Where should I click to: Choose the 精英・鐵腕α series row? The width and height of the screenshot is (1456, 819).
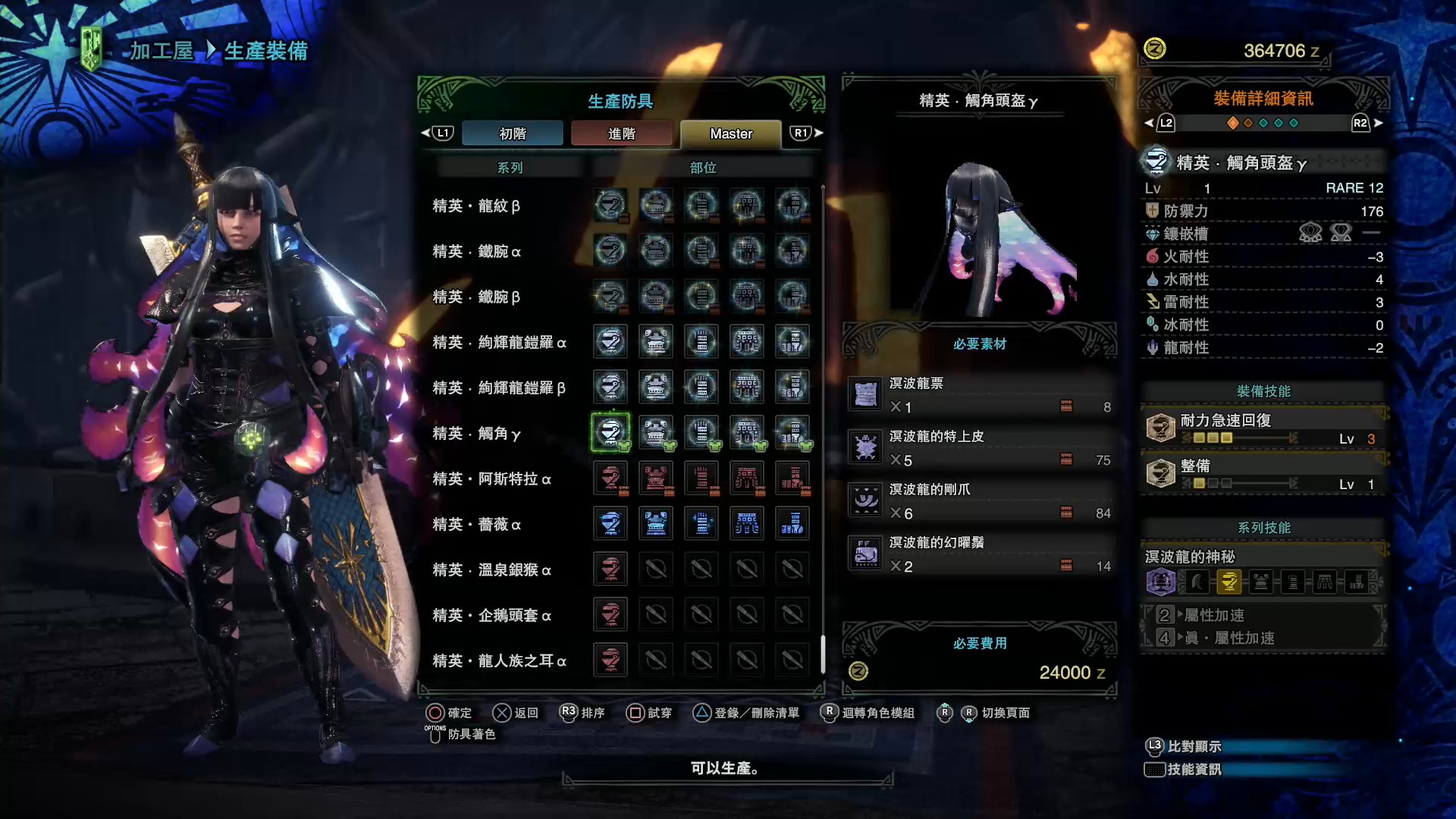[x=476, y=251]
